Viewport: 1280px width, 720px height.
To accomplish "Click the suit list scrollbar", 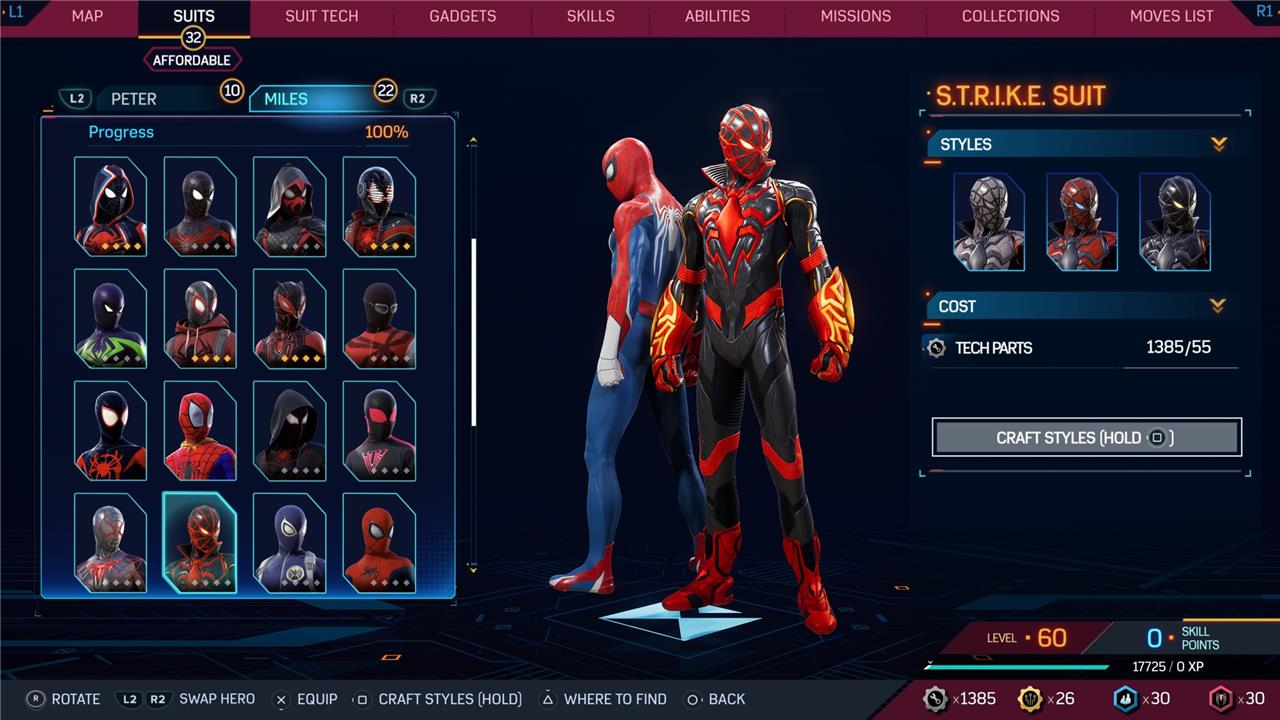I will (474, 330).
